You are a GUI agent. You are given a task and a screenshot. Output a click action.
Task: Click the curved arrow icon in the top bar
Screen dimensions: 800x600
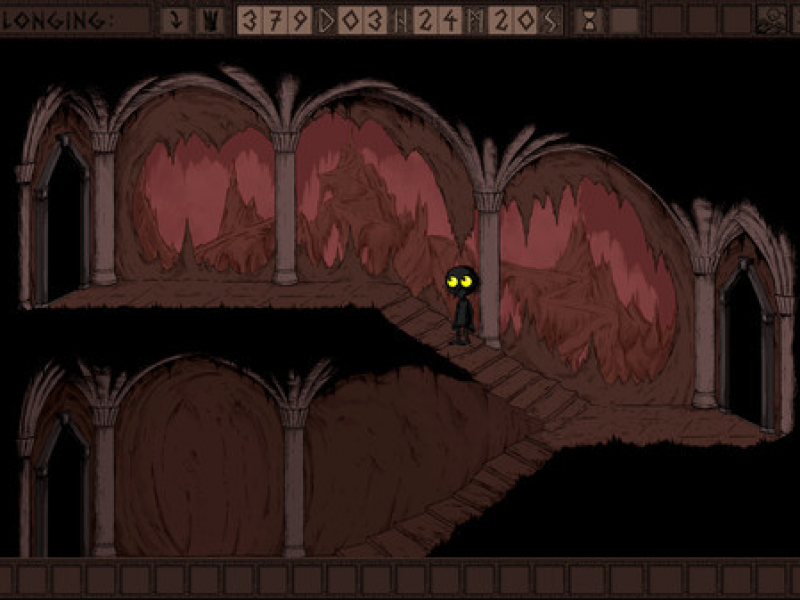174,20
